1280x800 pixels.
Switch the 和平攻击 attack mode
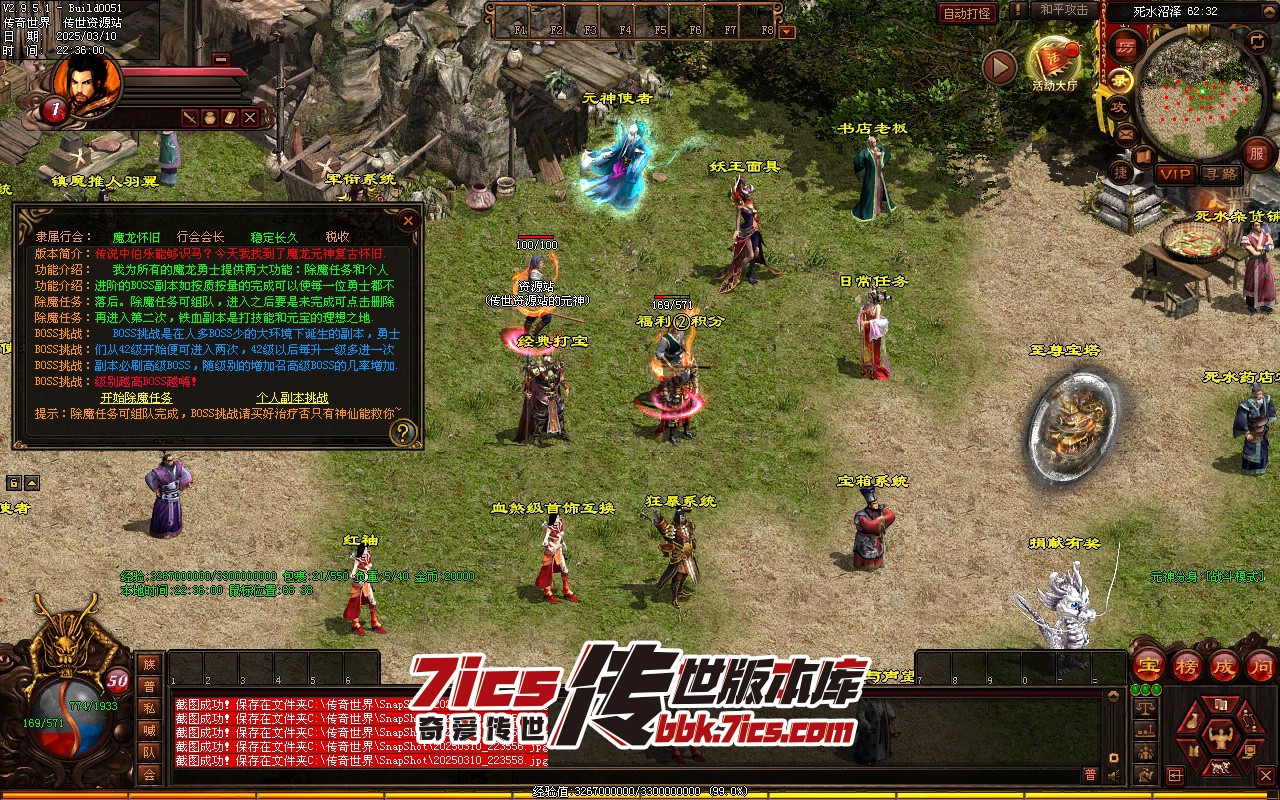point(1064,10)
